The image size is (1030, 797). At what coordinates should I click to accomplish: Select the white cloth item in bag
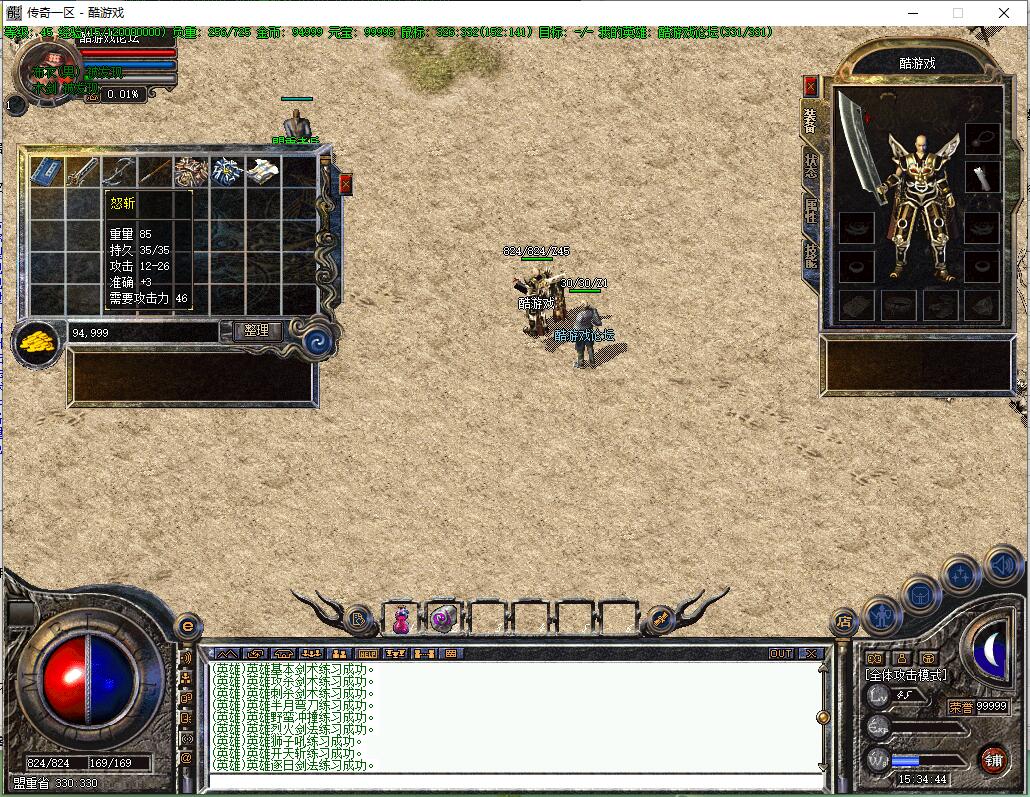click(262, 171)
